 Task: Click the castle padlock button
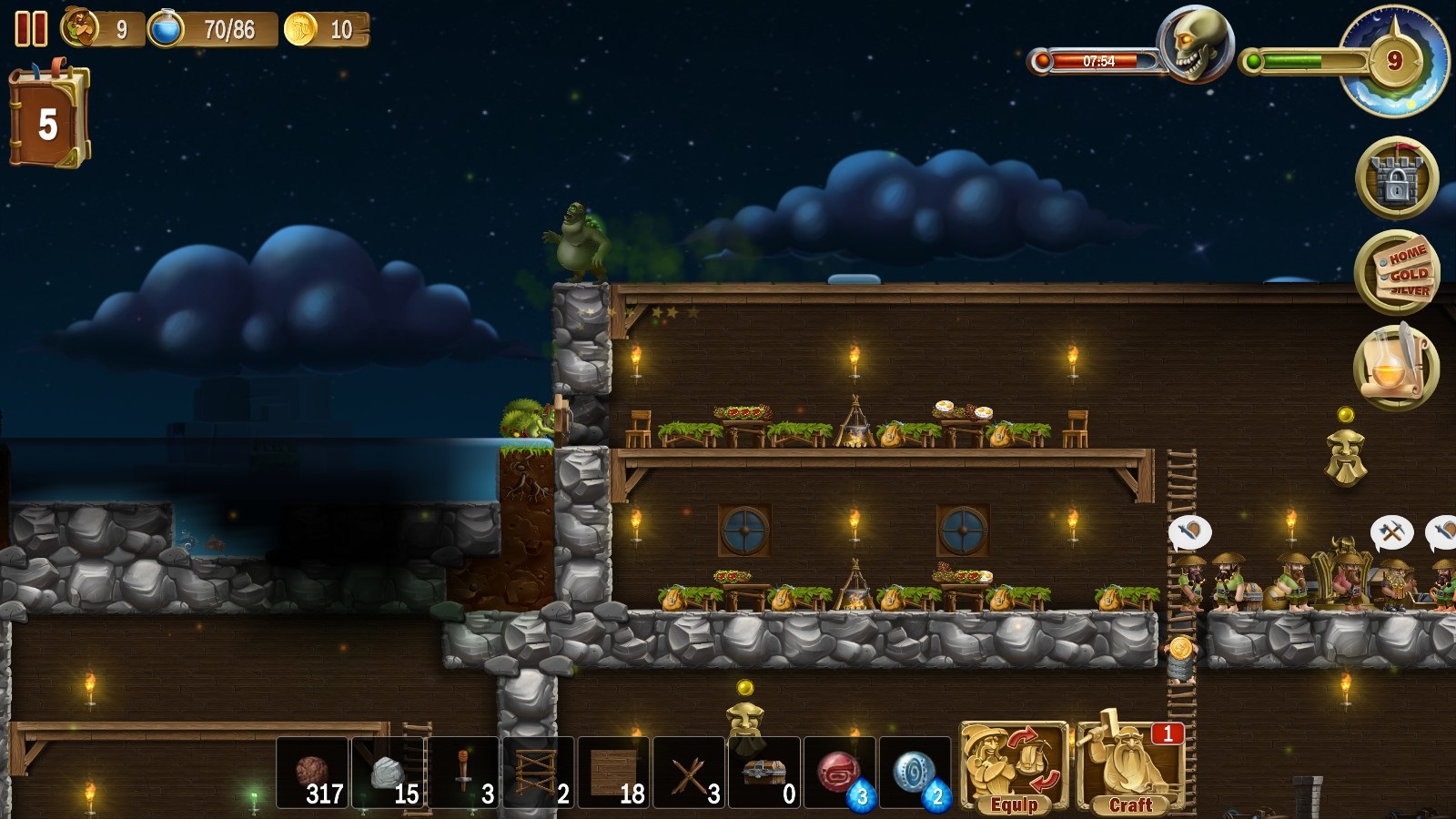(x=1396, y=178)
